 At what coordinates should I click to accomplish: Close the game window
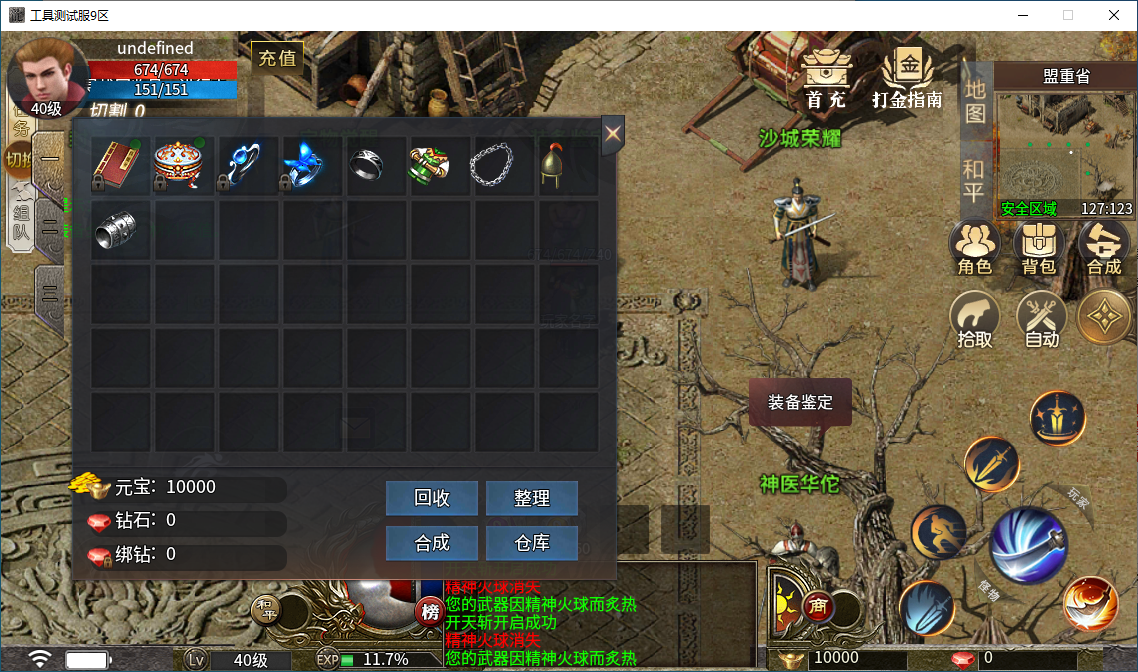tap(1114, 15)
